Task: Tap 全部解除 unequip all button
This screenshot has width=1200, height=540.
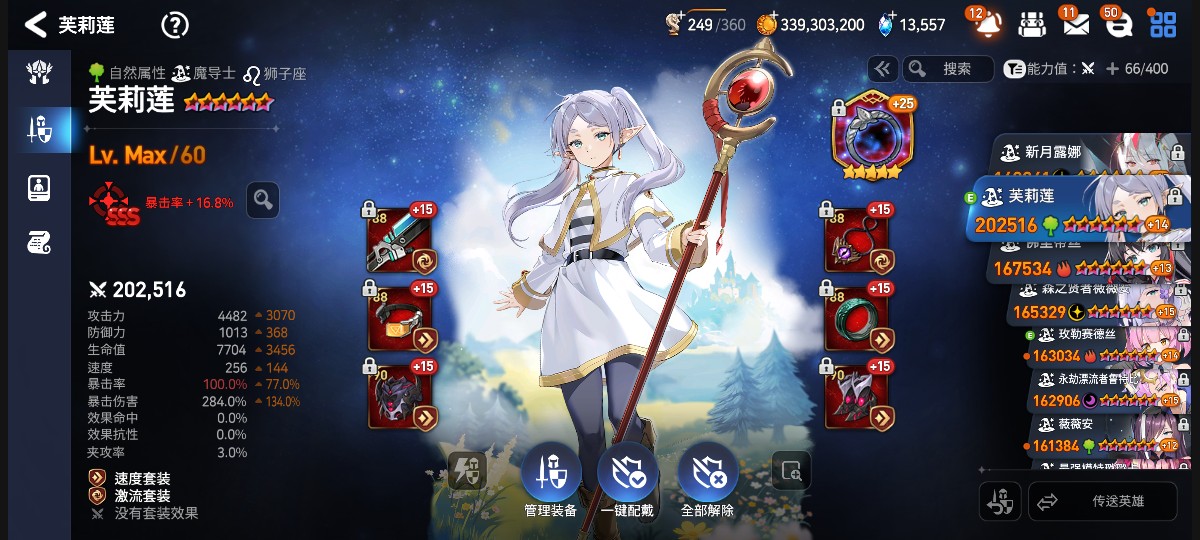Action: click(x=707, y=475)
